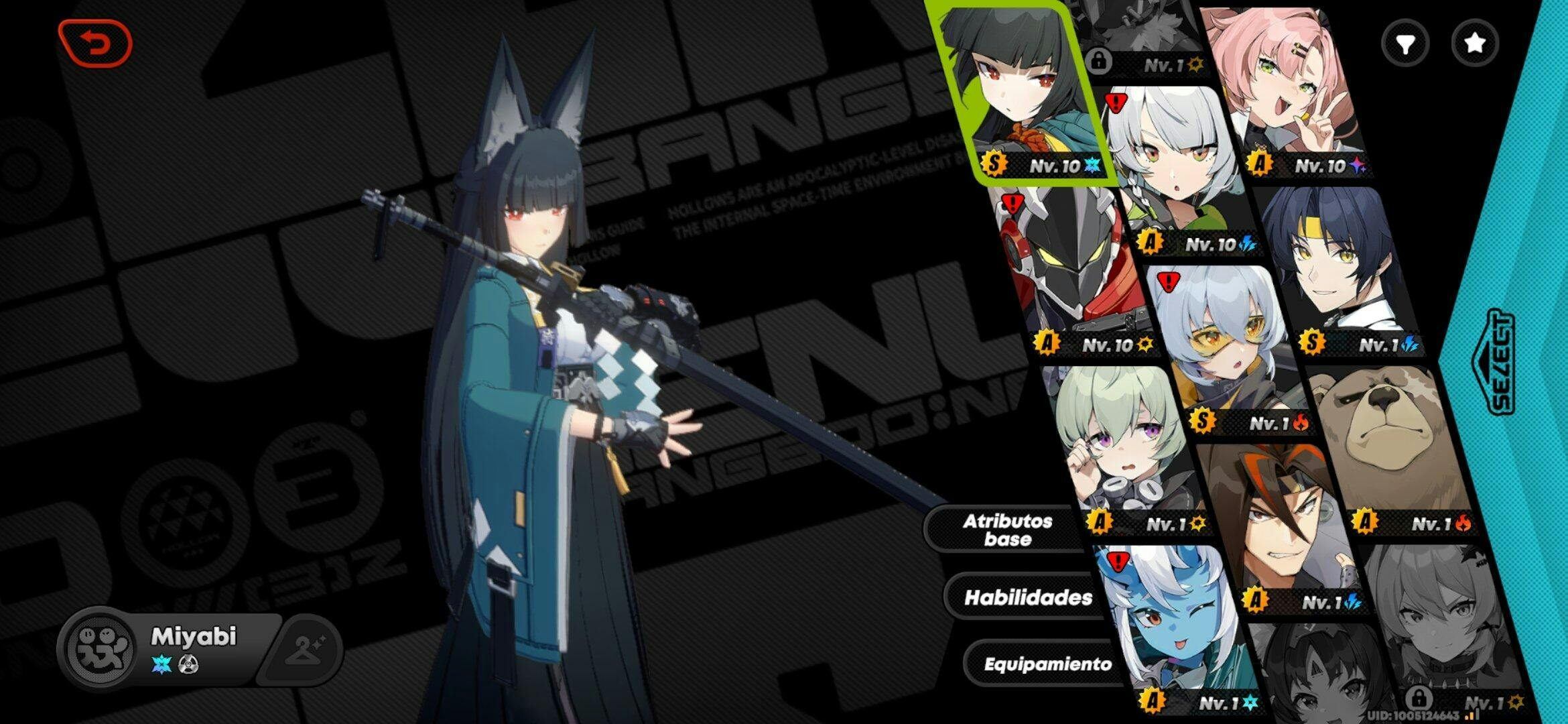Switch to the Habilidades section
The height and width of the screenshot is (724, 1568).
pyautogui.click(x=1027, y=597)
